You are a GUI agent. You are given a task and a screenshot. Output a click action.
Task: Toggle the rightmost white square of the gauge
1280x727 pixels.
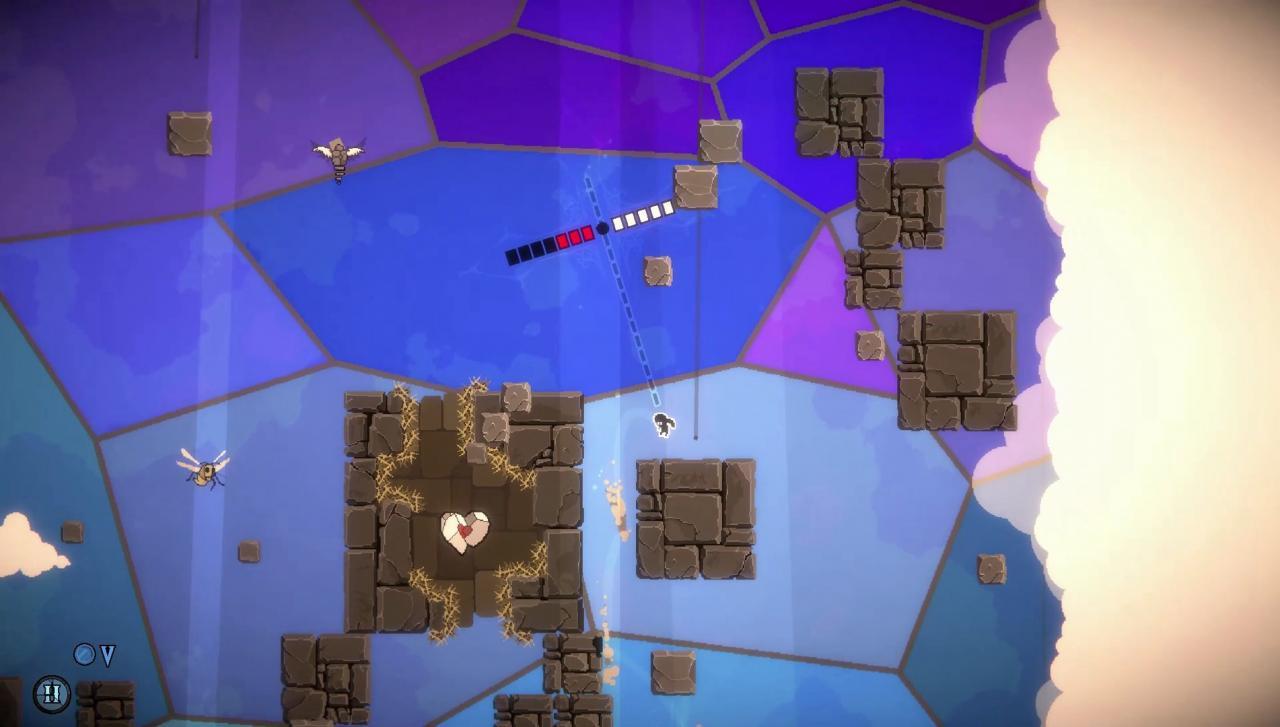[x=668, y=206]
